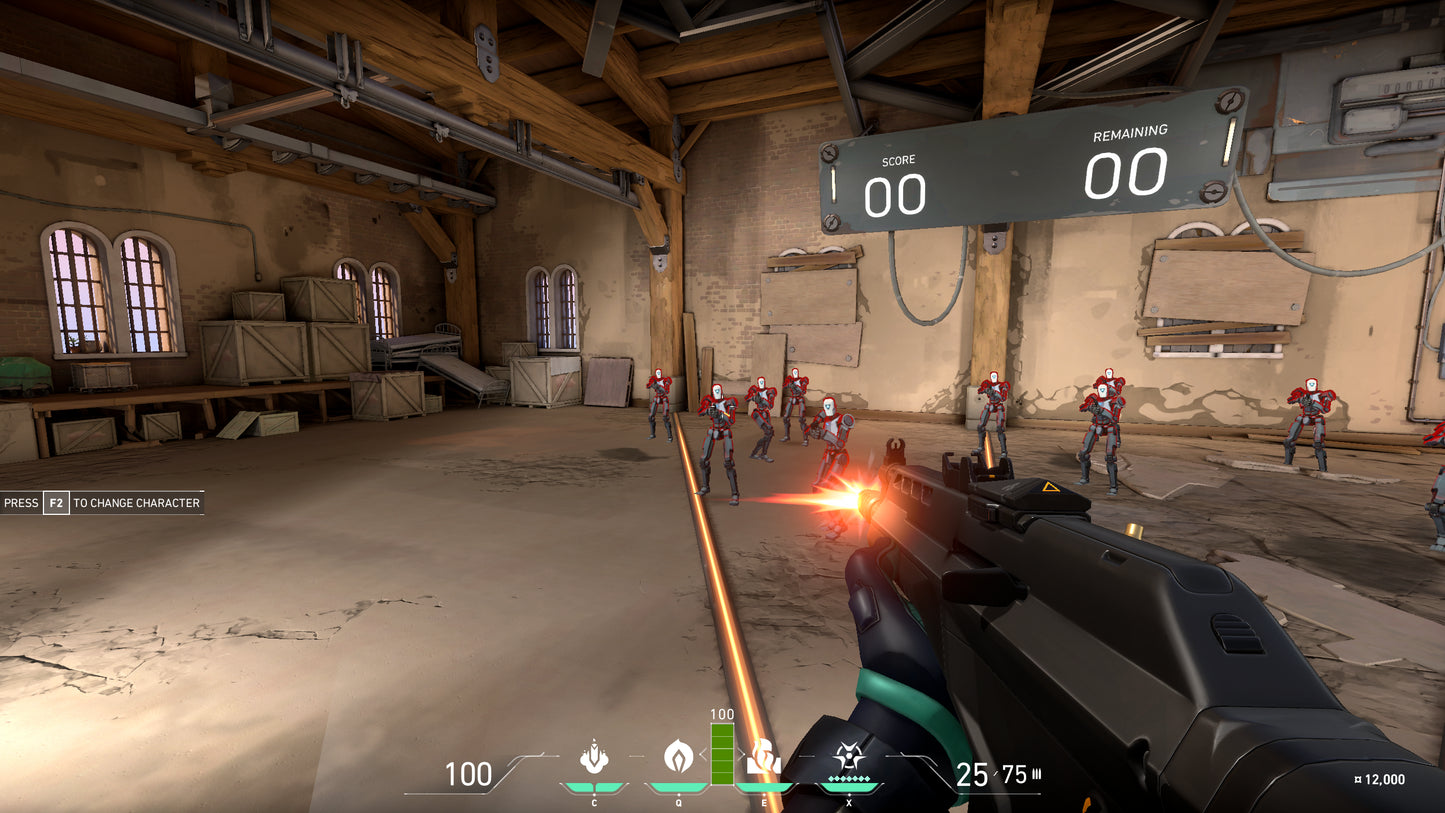Select the Poison Cloud ability icon

pyautogui.click(x=679, y=755)
